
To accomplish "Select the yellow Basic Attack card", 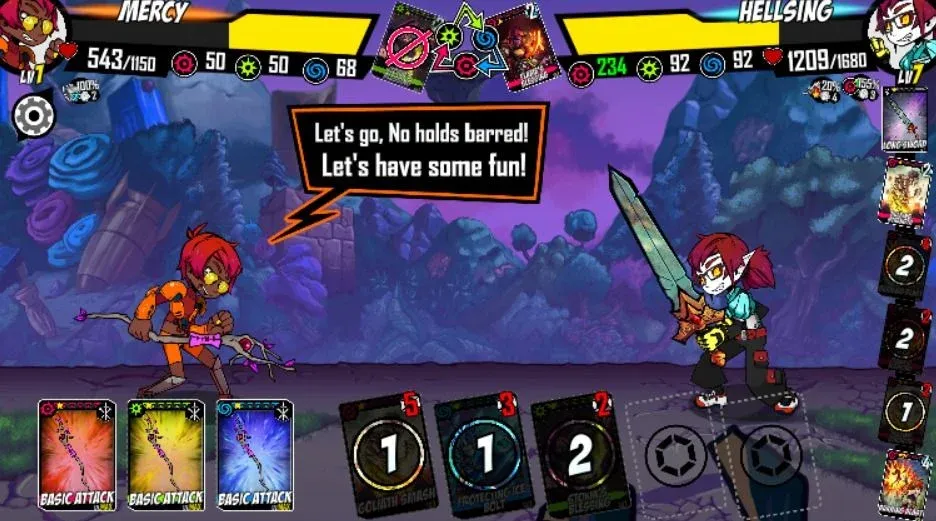I will coord(166,454).
